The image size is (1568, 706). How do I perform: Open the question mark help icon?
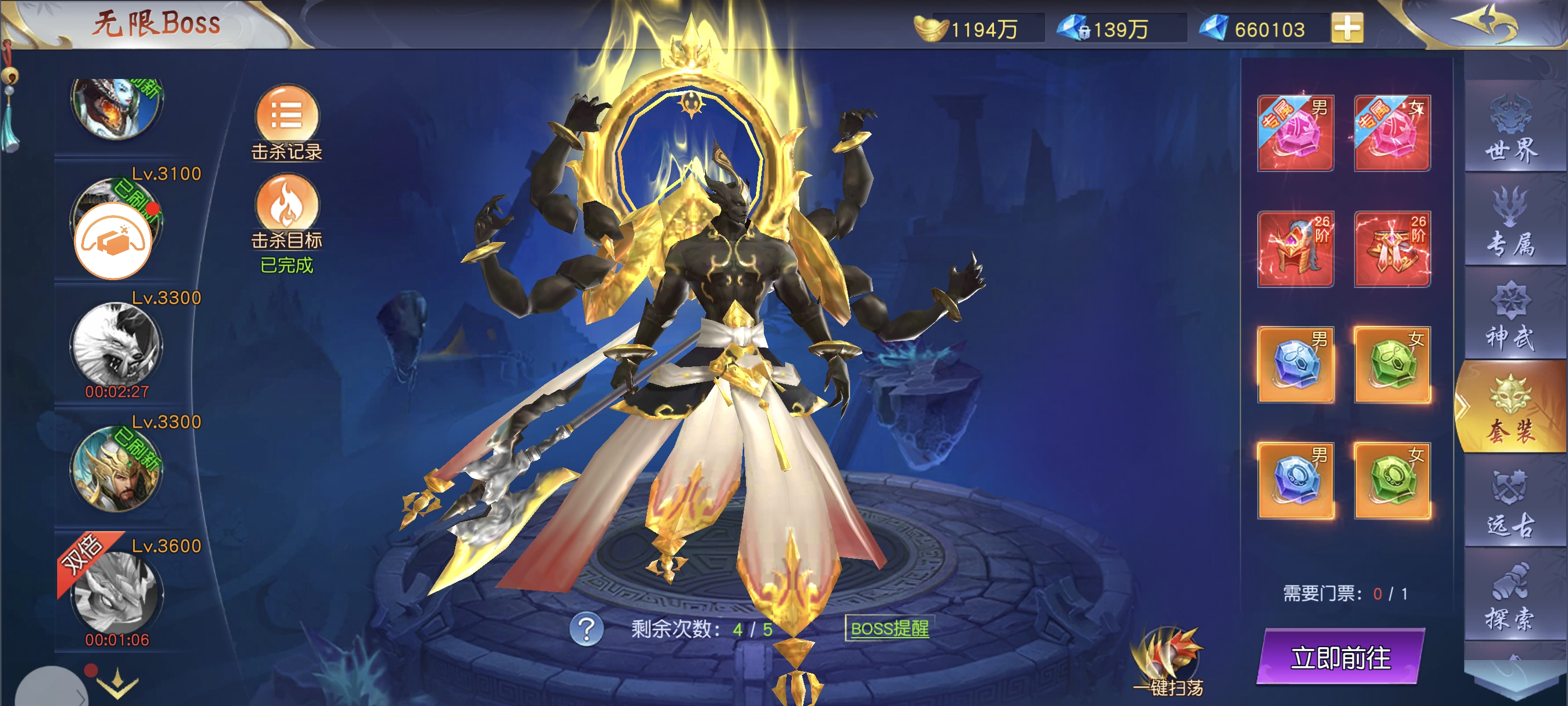pyautogui.click(x=586, y=629)
